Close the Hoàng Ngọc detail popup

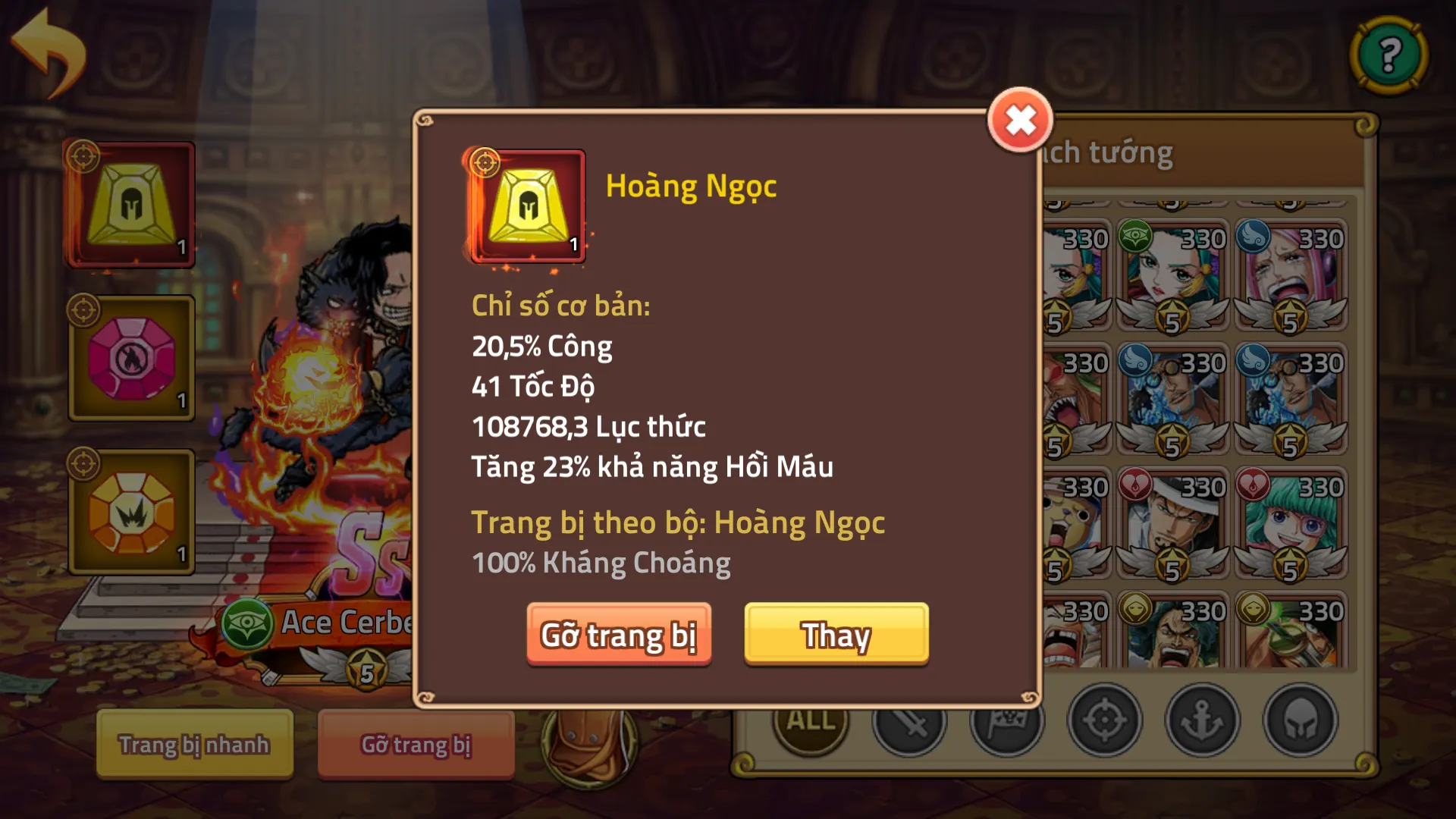click(1020, 120)
